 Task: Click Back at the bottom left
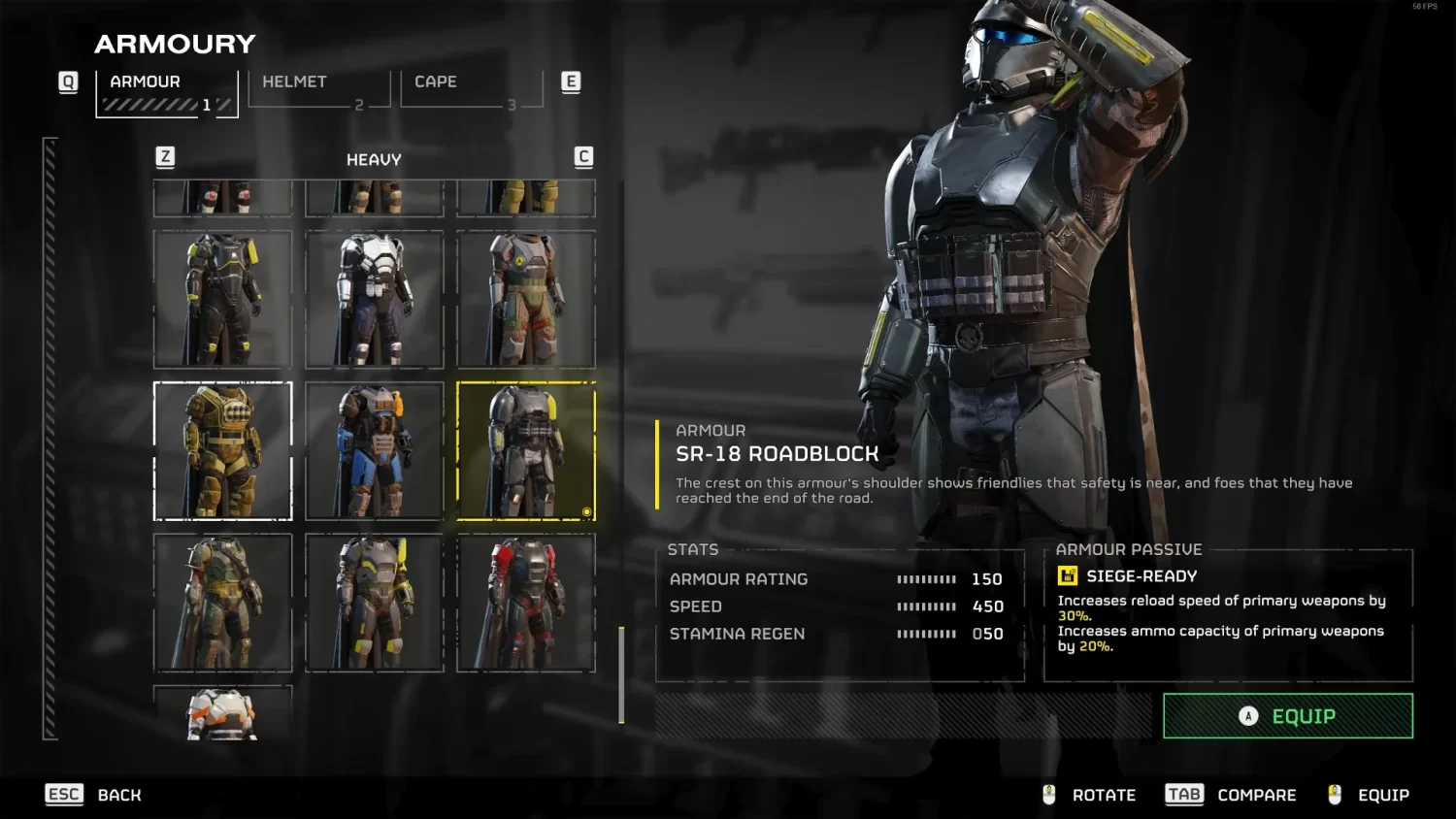[x=119, y=795]
